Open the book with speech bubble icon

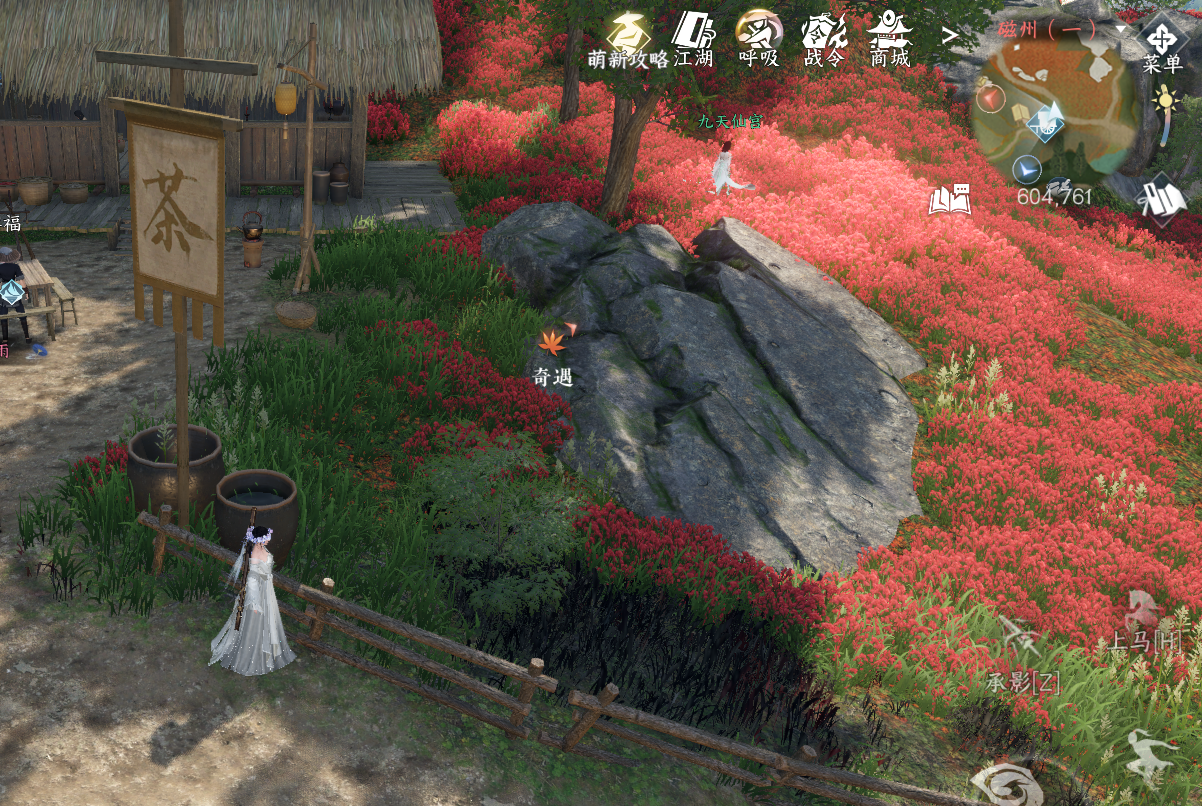[950, 200]
